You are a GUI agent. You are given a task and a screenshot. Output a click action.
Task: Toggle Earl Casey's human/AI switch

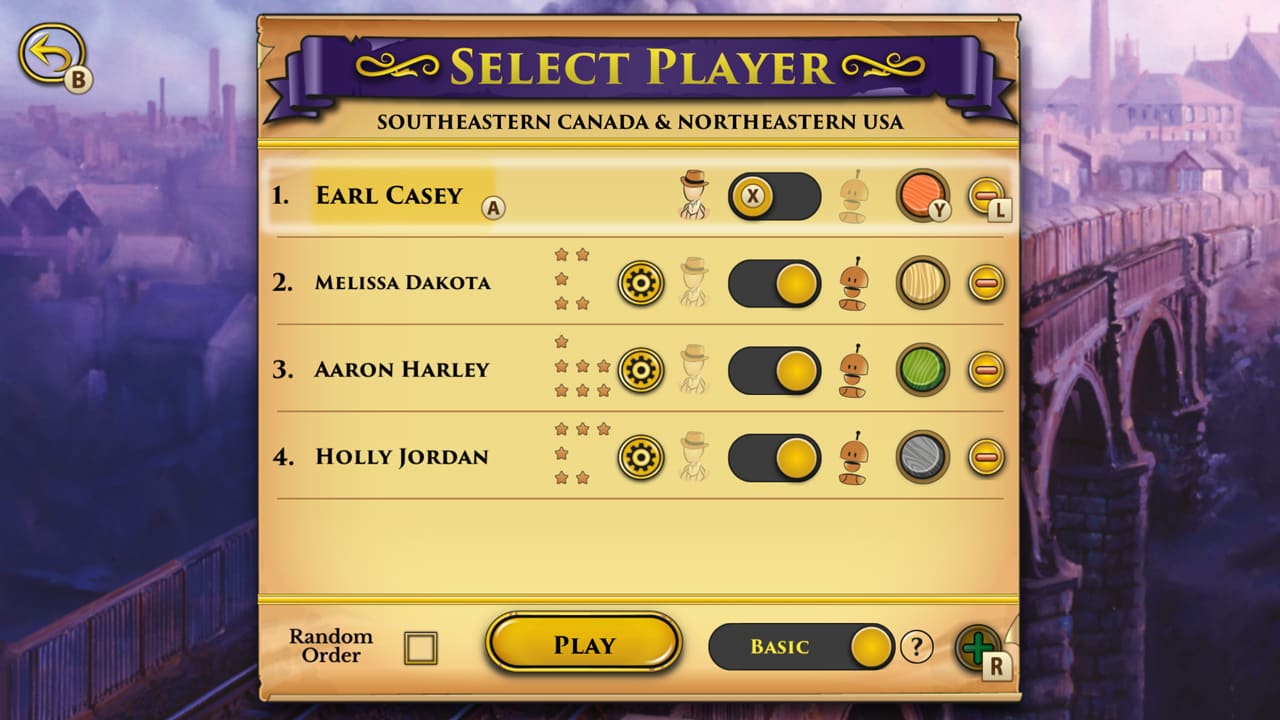pos(773,196)
